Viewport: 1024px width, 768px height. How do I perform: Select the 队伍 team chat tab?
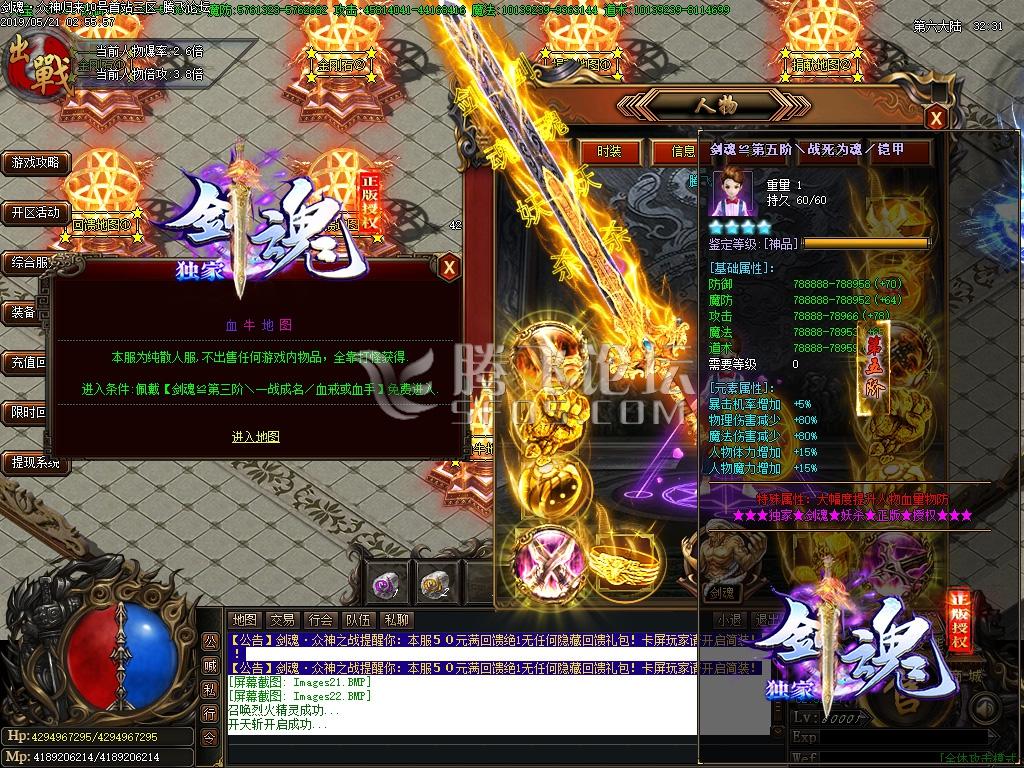358,620
